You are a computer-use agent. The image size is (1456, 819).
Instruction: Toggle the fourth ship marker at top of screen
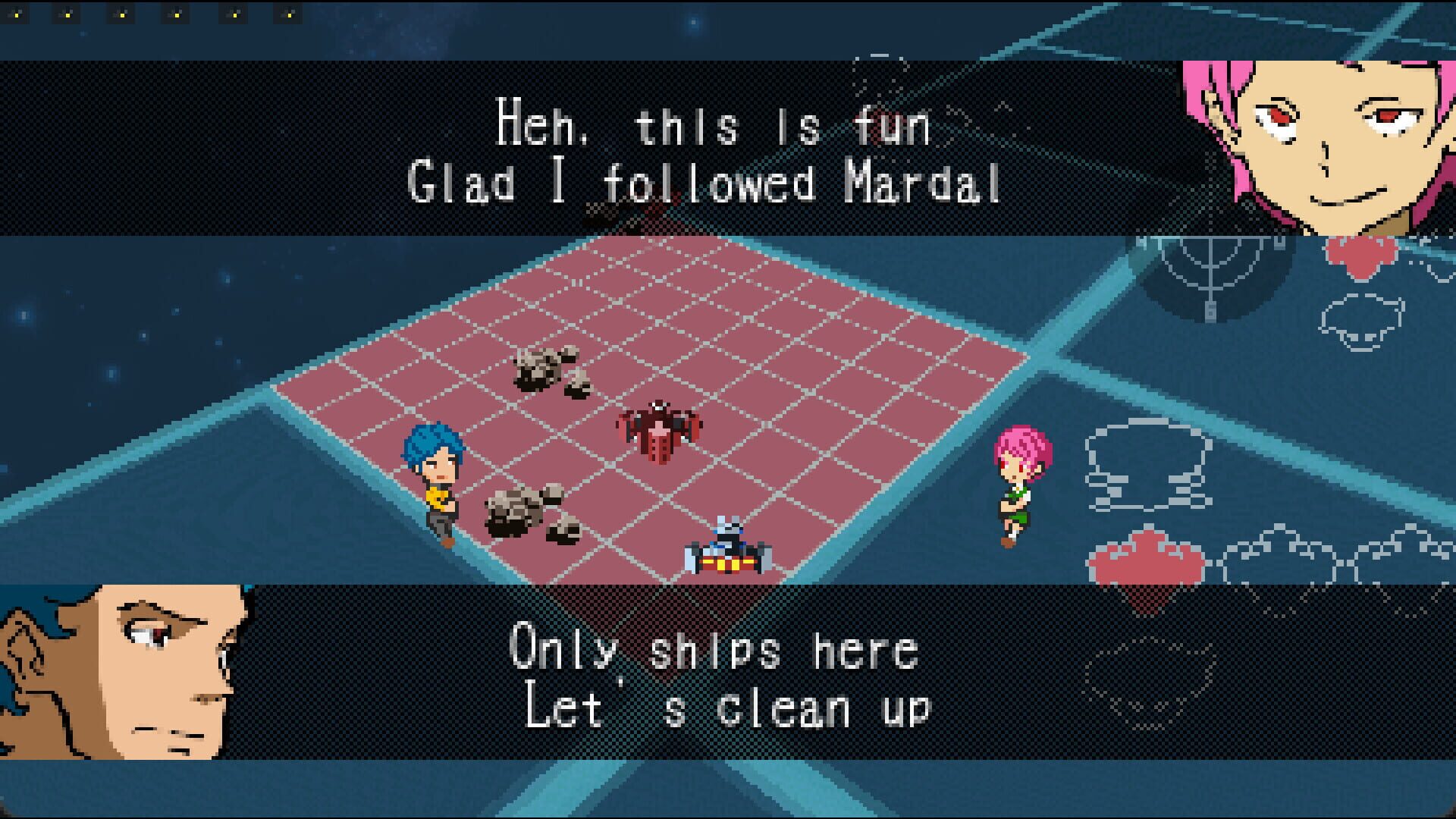pos(176,14)
